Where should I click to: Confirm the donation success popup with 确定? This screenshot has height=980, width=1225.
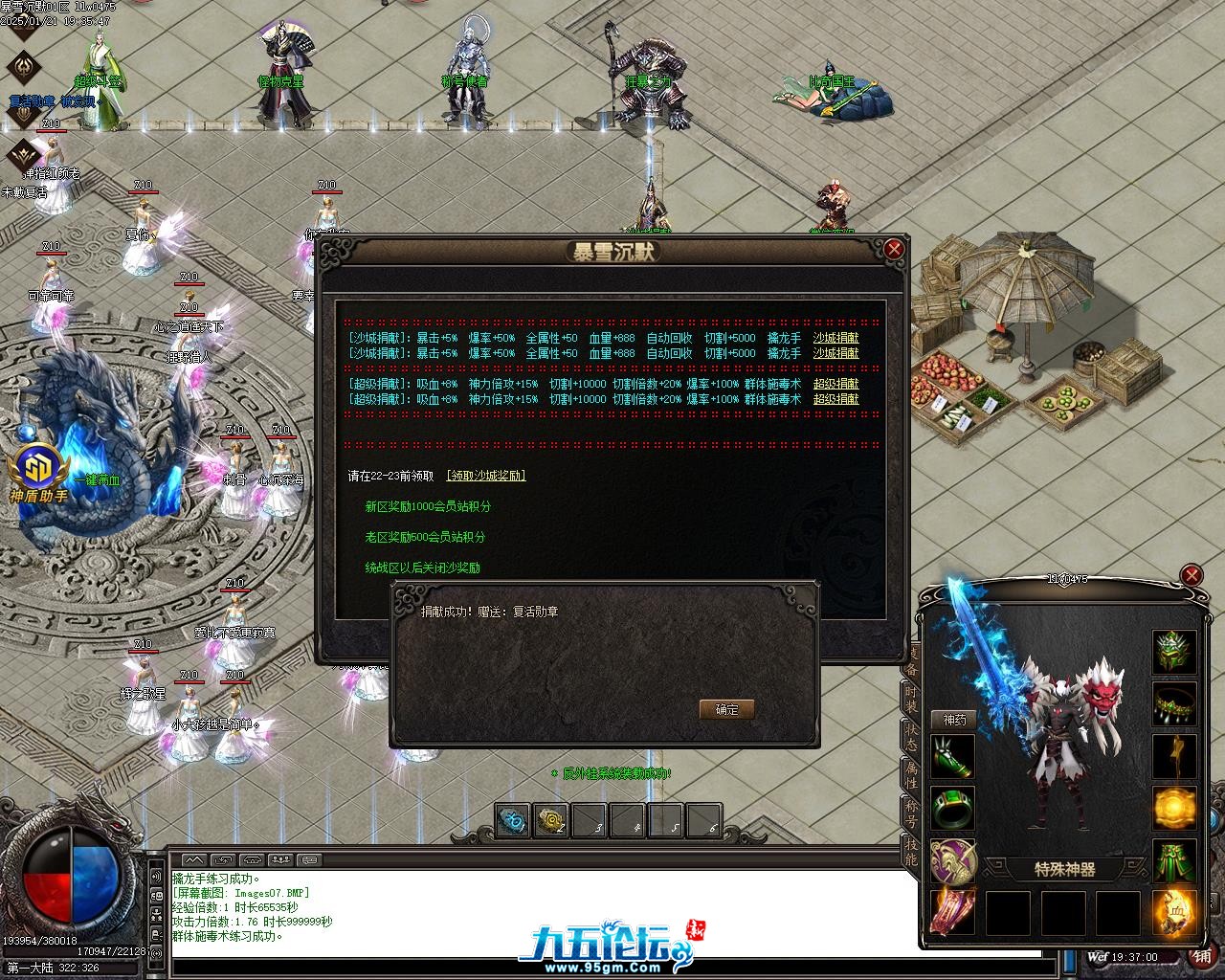click(727, 709)
